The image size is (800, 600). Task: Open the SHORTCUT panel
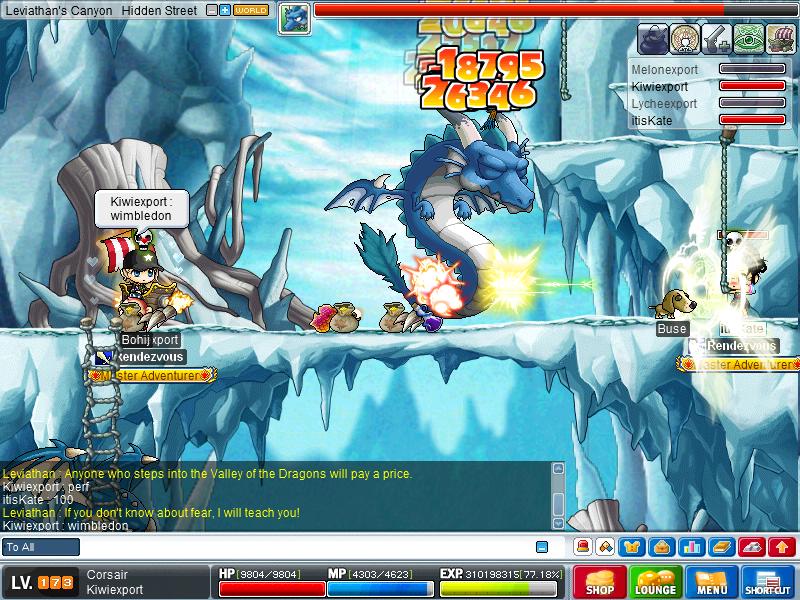(x=768, y=582)
